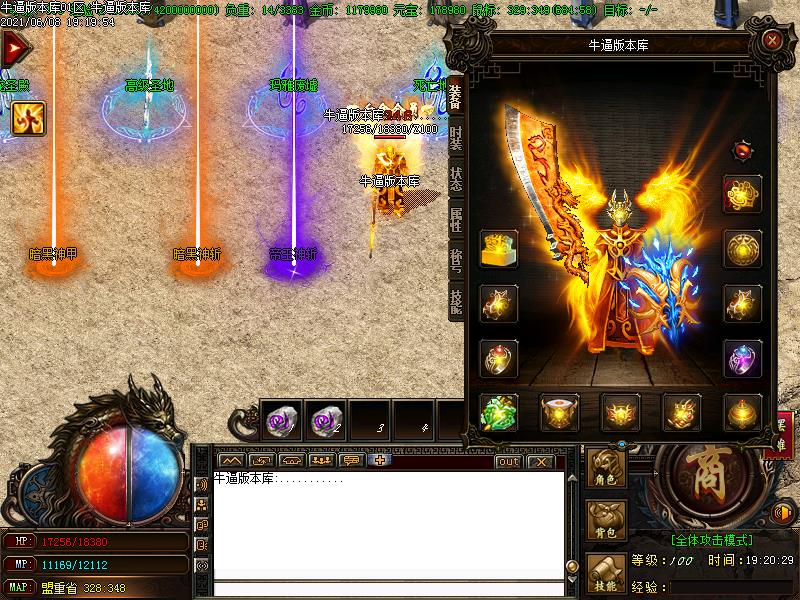
Task: Select the 状态 status tab
Action: (456, 180)
